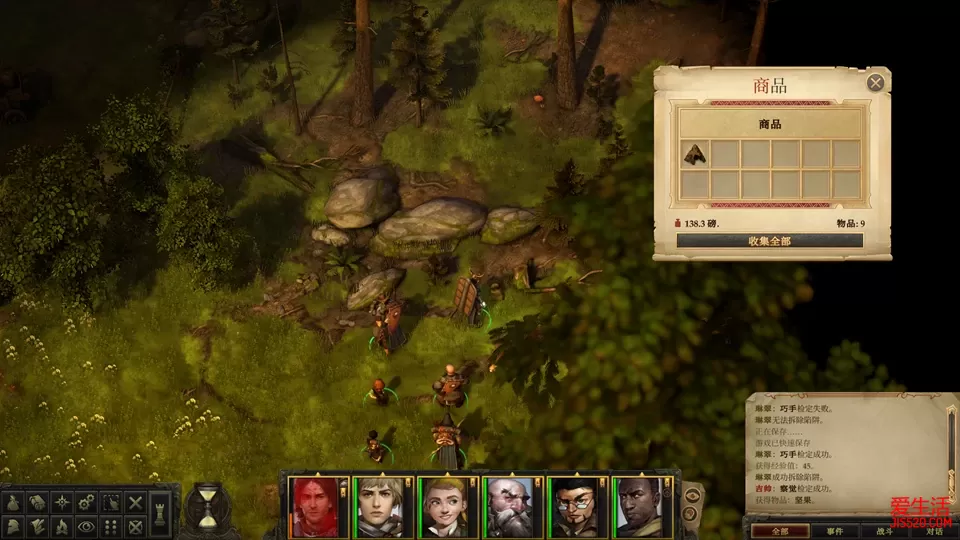The width and height of the screenshot is (960, 540).
Task: Pick the portrait of the man with glasses
Action: click(x=579, y=505)
